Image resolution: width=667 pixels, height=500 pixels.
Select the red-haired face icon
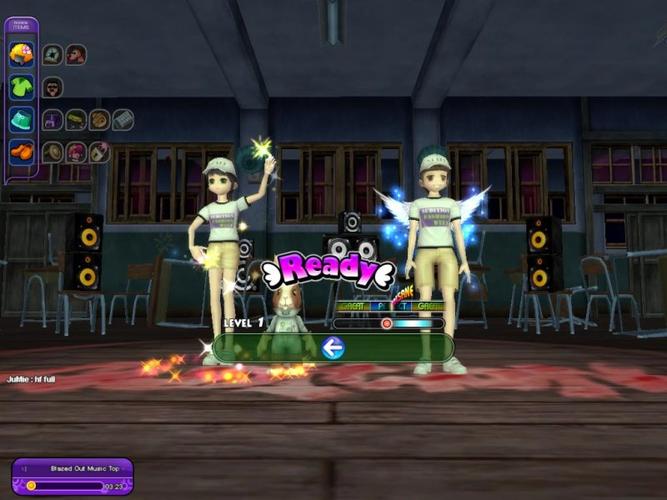(x=76, y=54)
